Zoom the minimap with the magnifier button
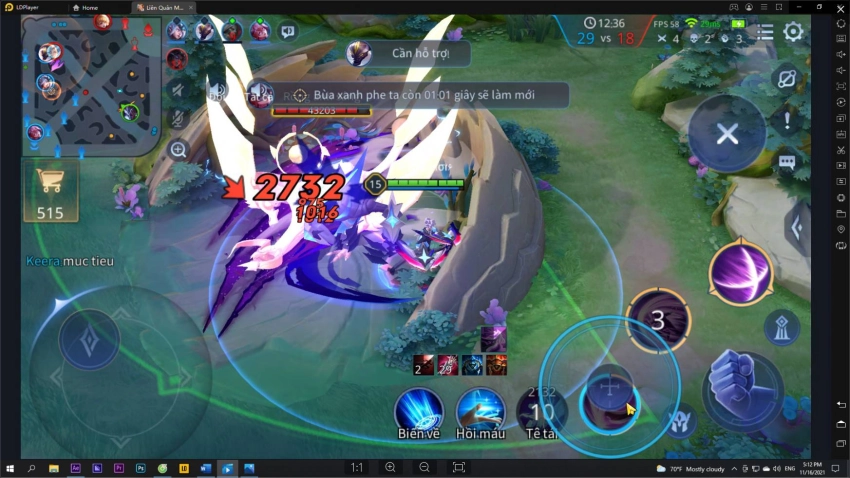 pyautogui.click(x=178, y=150)
